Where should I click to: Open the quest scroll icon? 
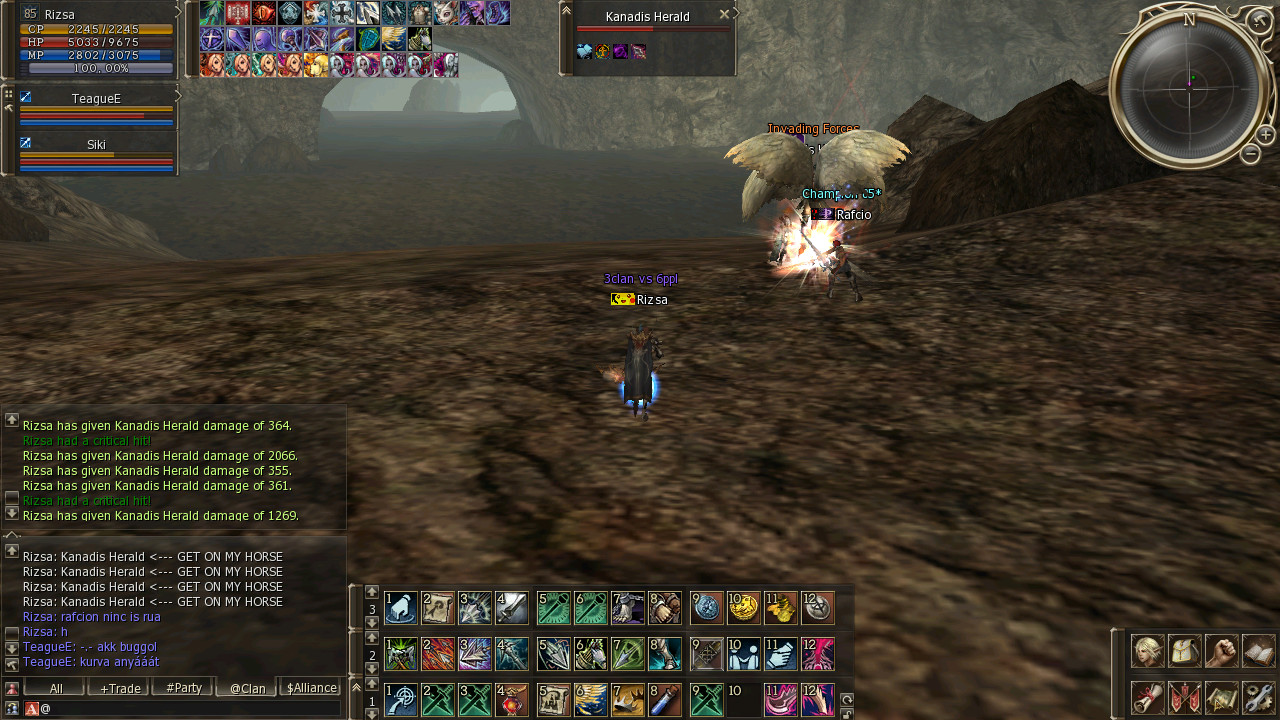pos(1147,697)
